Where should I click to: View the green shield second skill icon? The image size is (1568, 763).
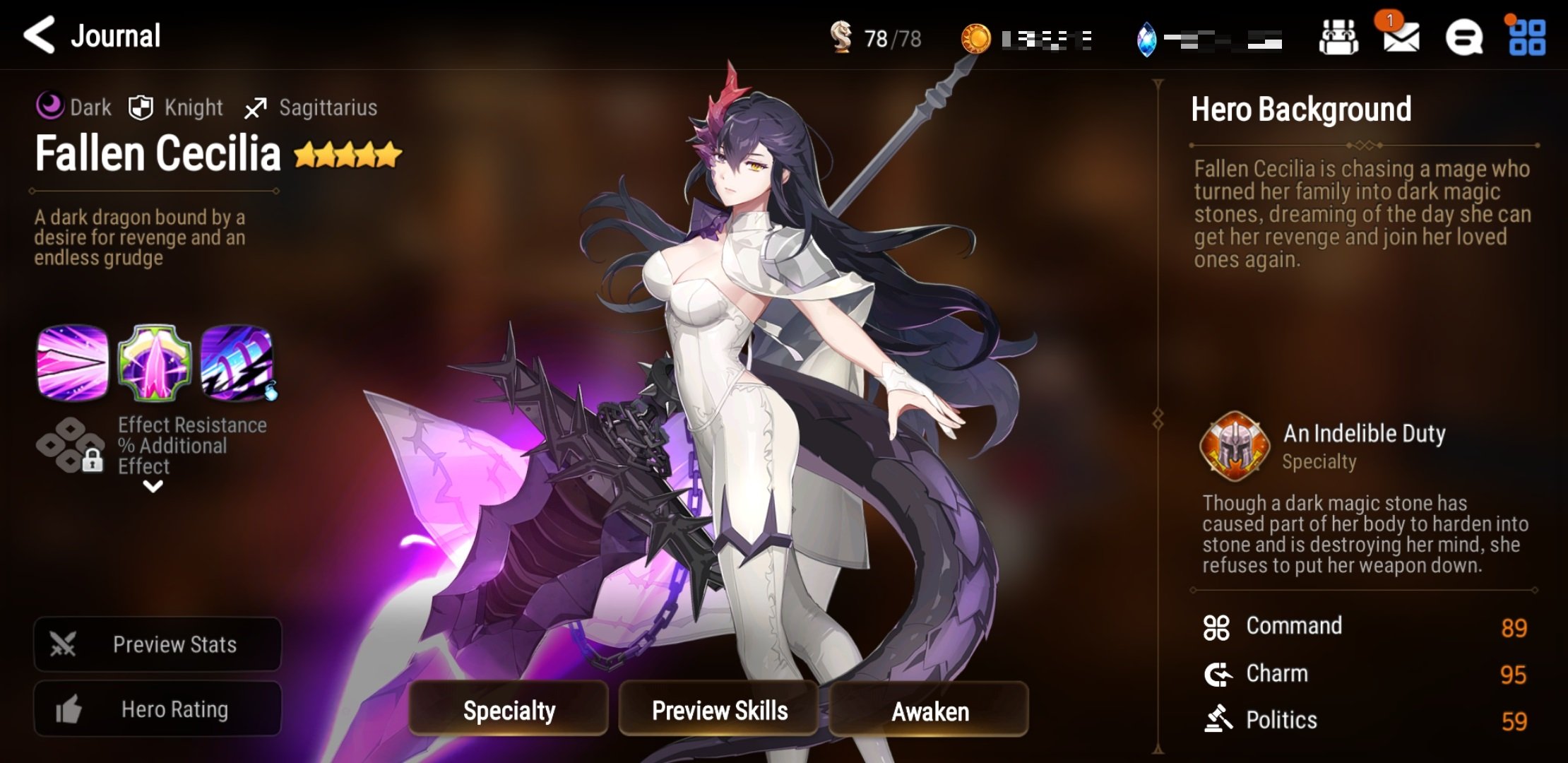(154, 362)
